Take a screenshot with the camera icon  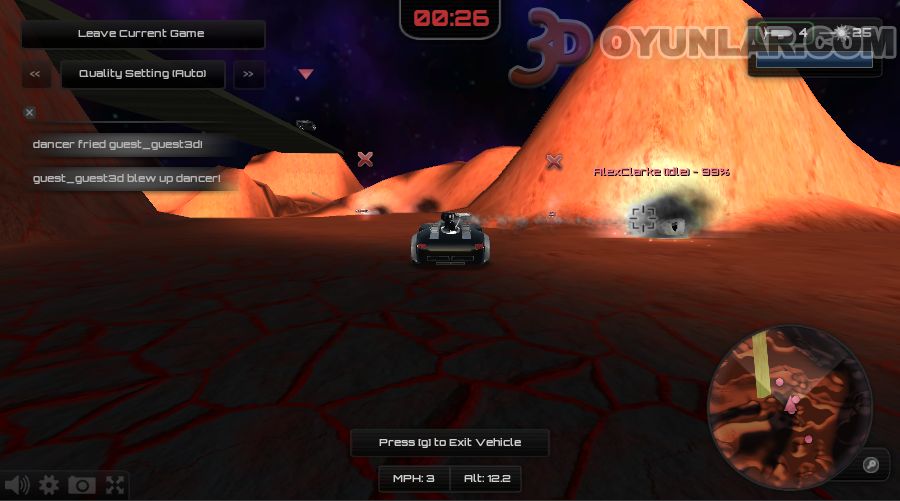[x=82, y=486]
